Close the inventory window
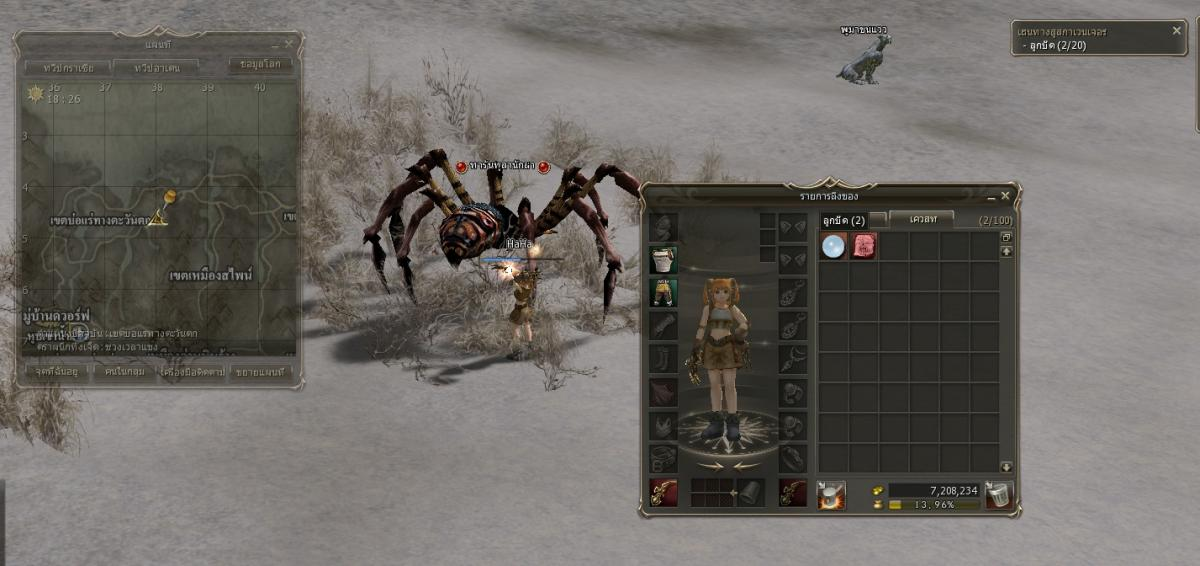 click(1006, 196)
